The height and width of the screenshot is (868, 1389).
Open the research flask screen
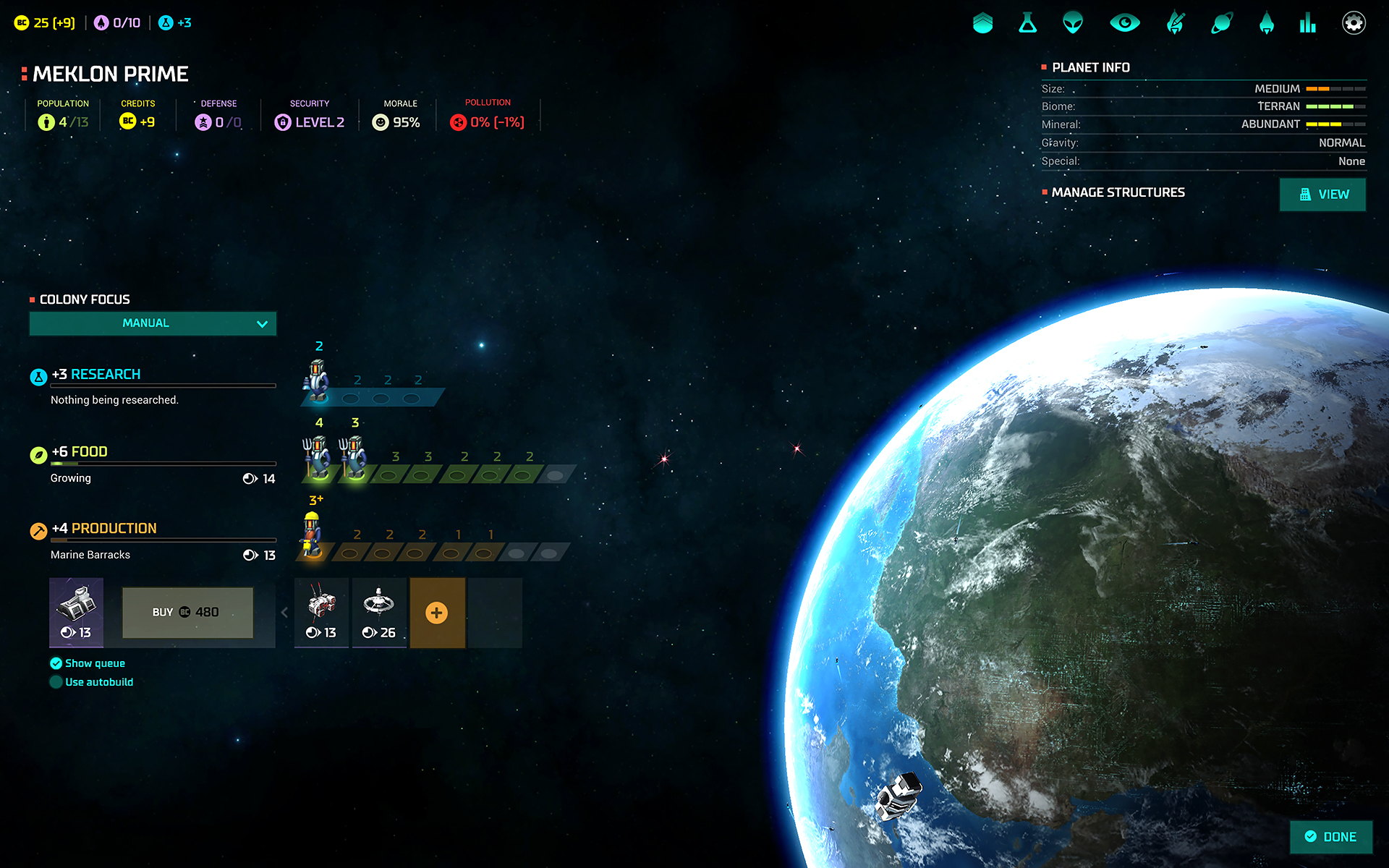[1027, 23]
